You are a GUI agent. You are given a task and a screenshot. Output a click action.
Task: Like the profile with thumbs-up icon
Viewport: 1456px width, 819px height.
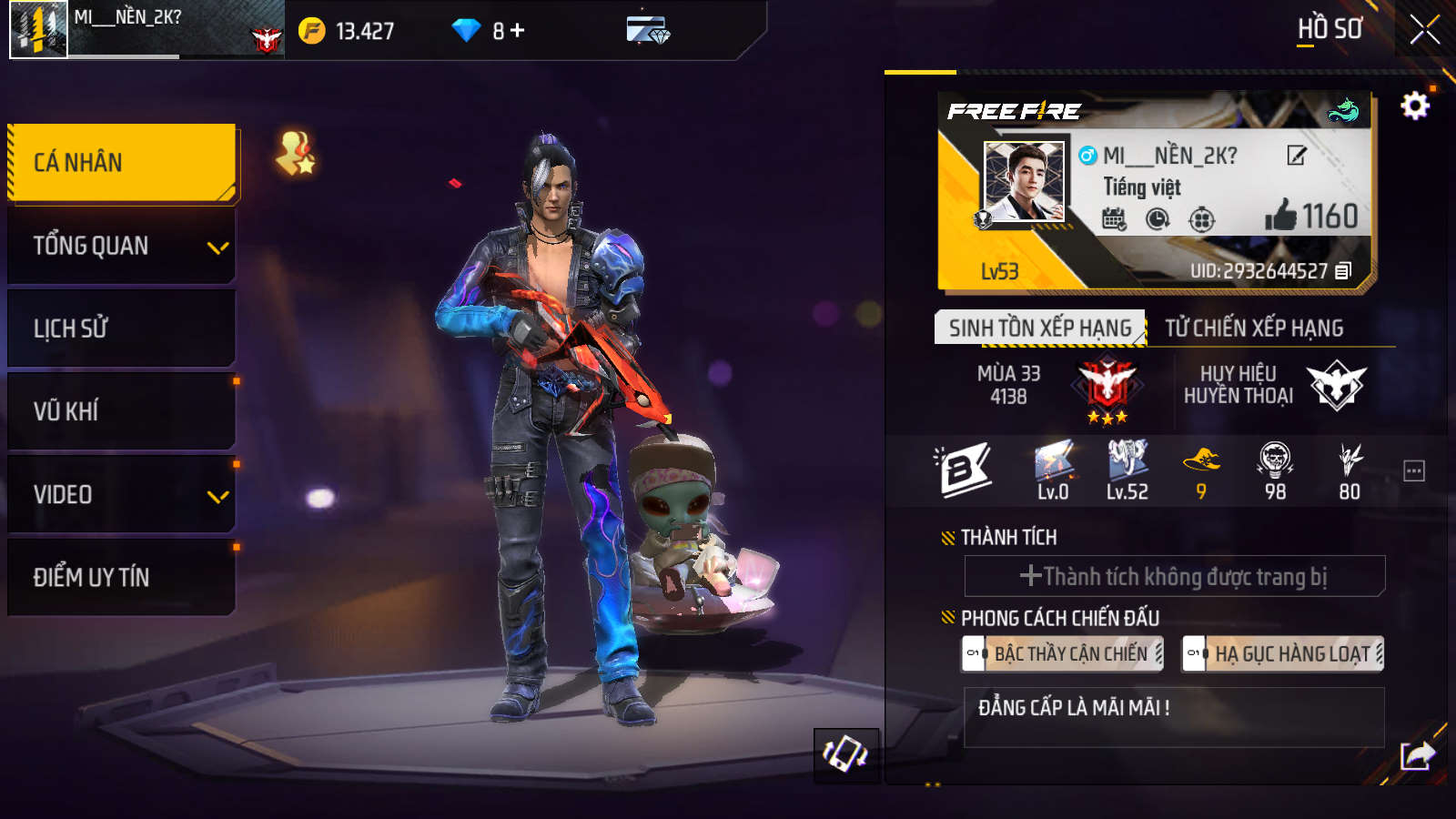point(1280,216)
